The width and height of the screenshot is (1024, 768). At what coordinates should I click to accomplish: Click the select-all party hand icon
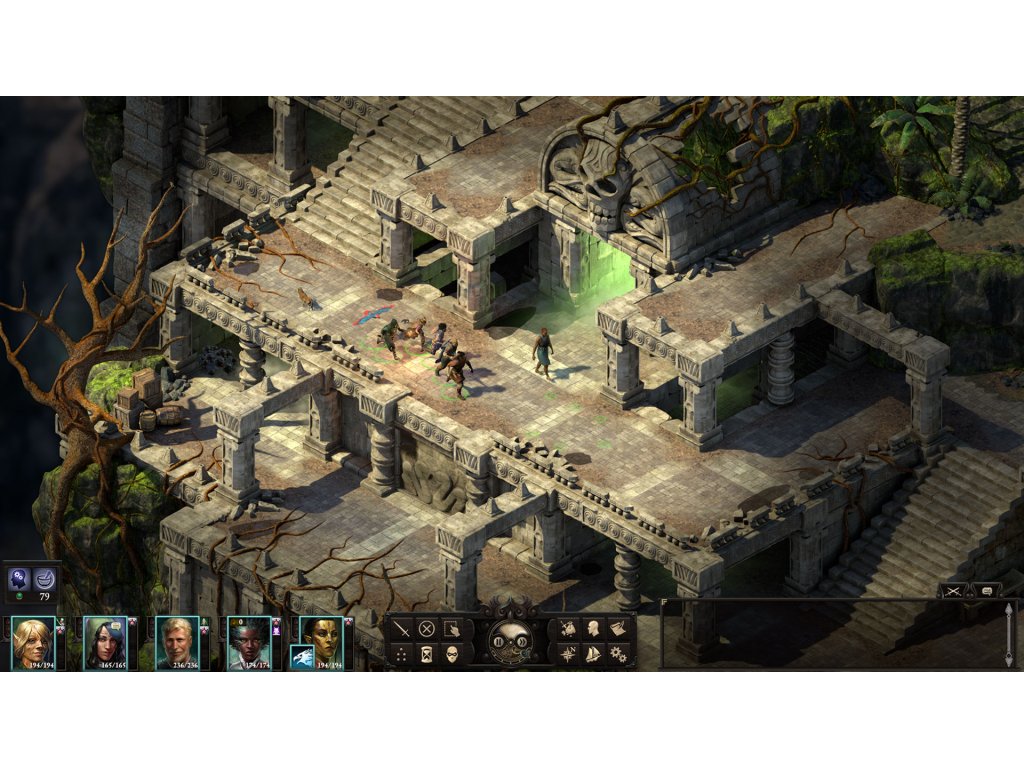tap(452, 629)
